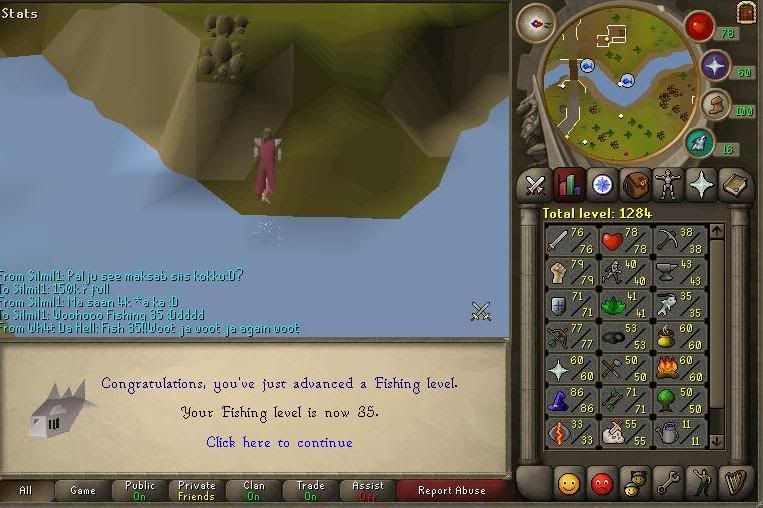Select the Game chat tab
The image size is (763, 508).
point(83,490)
